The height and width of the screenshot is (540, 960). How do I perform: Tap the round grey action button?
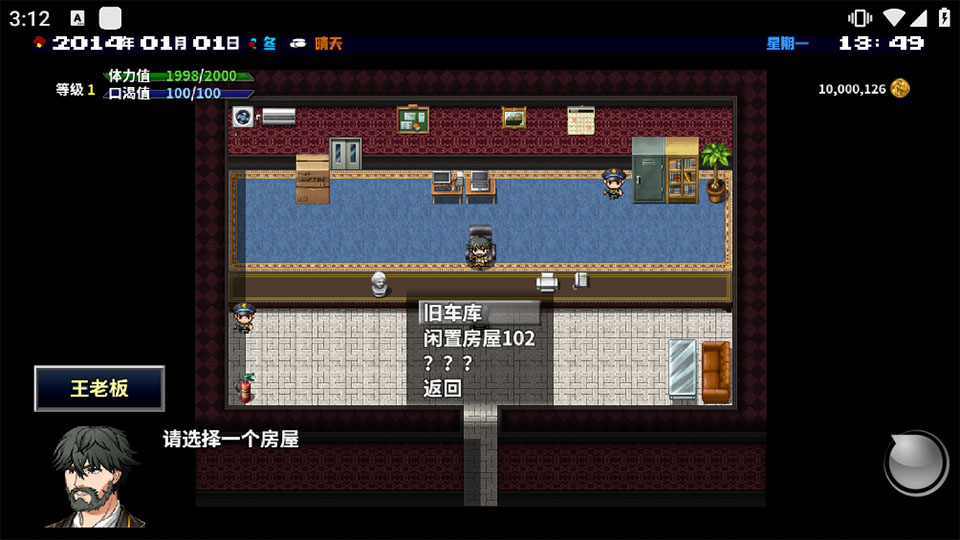point(915,463)
